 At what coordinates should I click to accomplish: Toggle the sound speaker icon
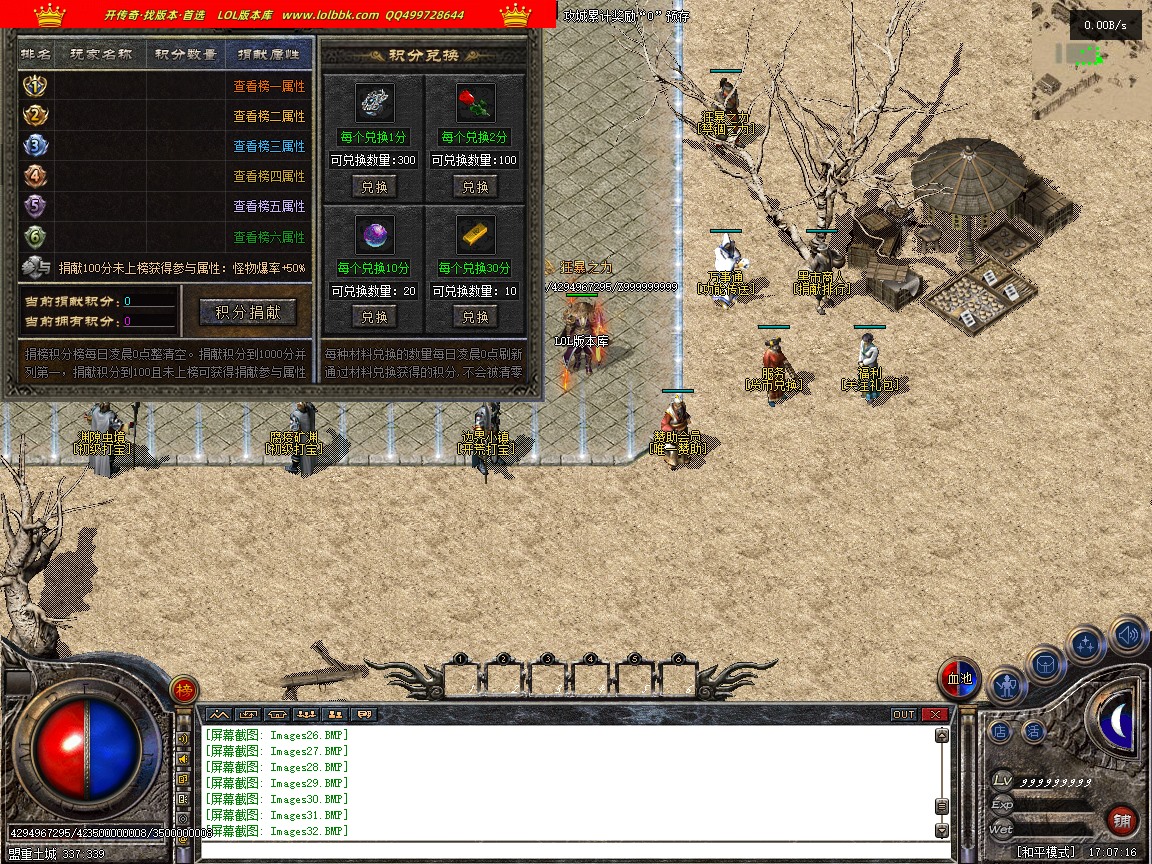tap(1128, 634)
